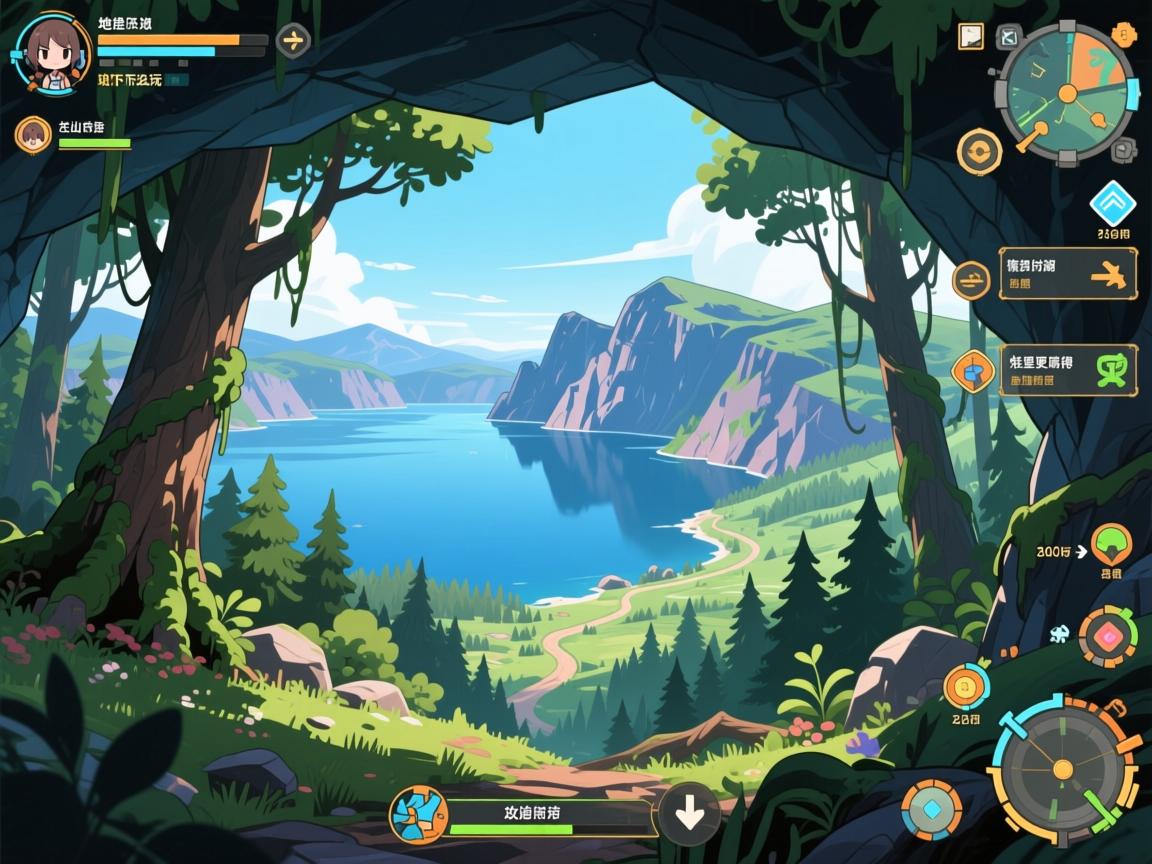Viewport: 1152px width, 864px height.
Task: Select the companion portrait below the player
Action: [33, 135]
